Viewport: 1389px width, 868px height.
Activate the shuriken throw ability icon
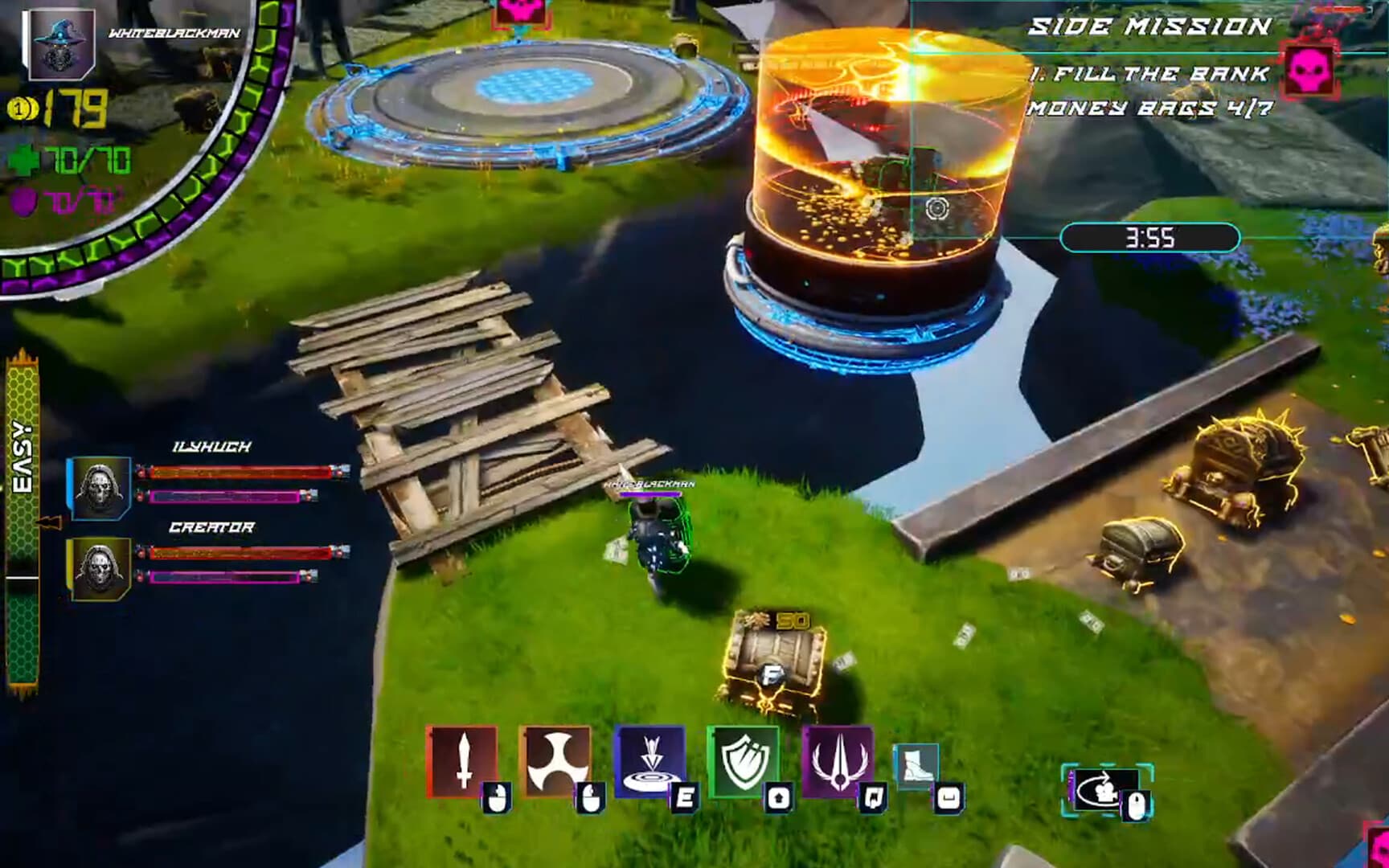[557, 758]
